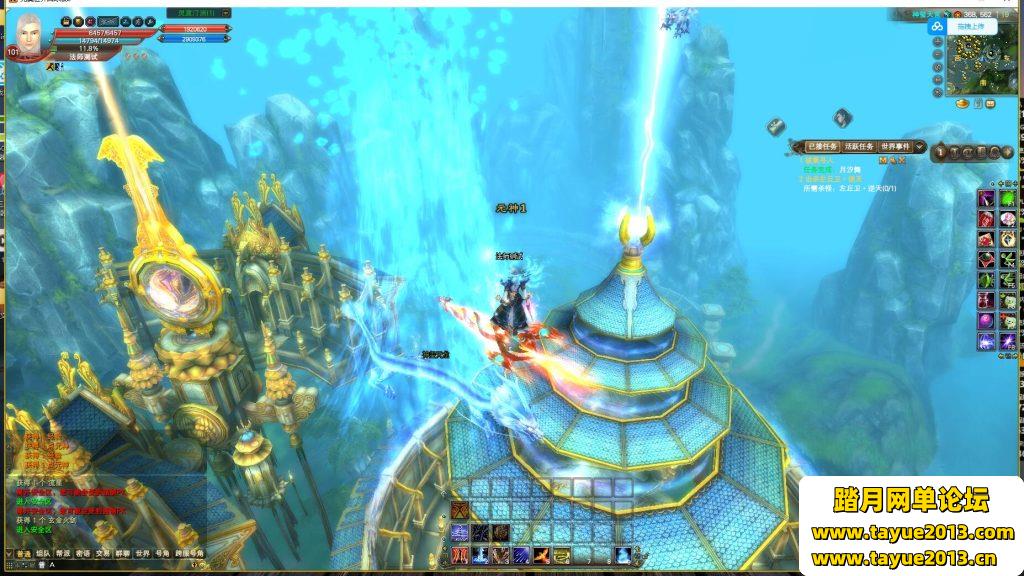This screenshot has height=576, width=1024.
Task: Click the crown icon above the health bar
Action: click(x=64, y=20)
